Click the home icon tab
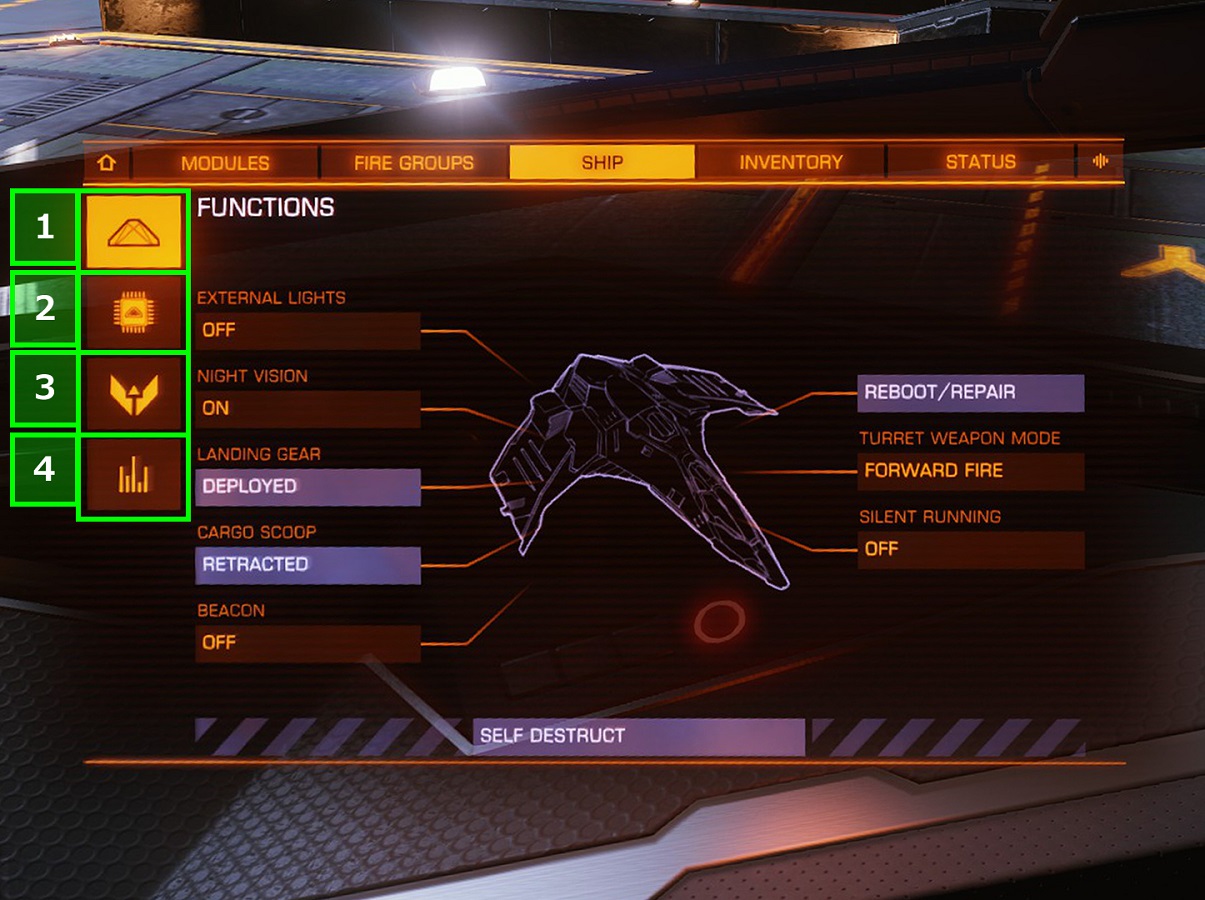Viewport: 1205px width, 900px height. tap(107, 162)
